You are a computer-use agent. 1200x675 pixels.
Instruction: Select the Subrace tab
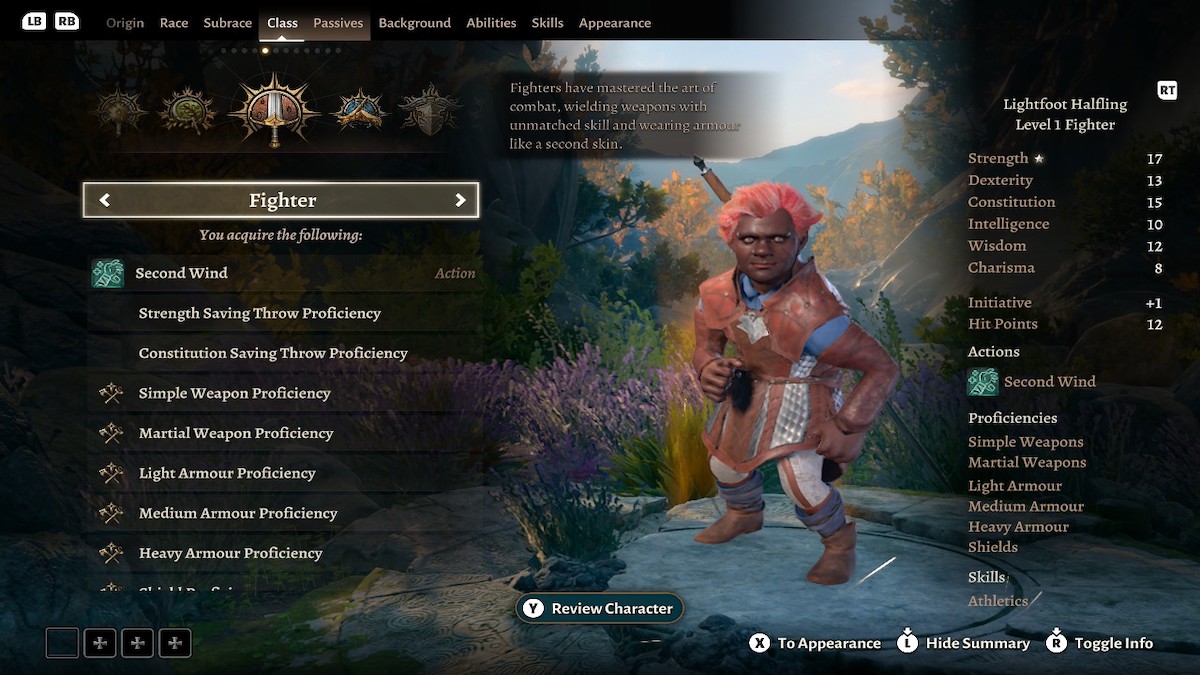(228, 23)
